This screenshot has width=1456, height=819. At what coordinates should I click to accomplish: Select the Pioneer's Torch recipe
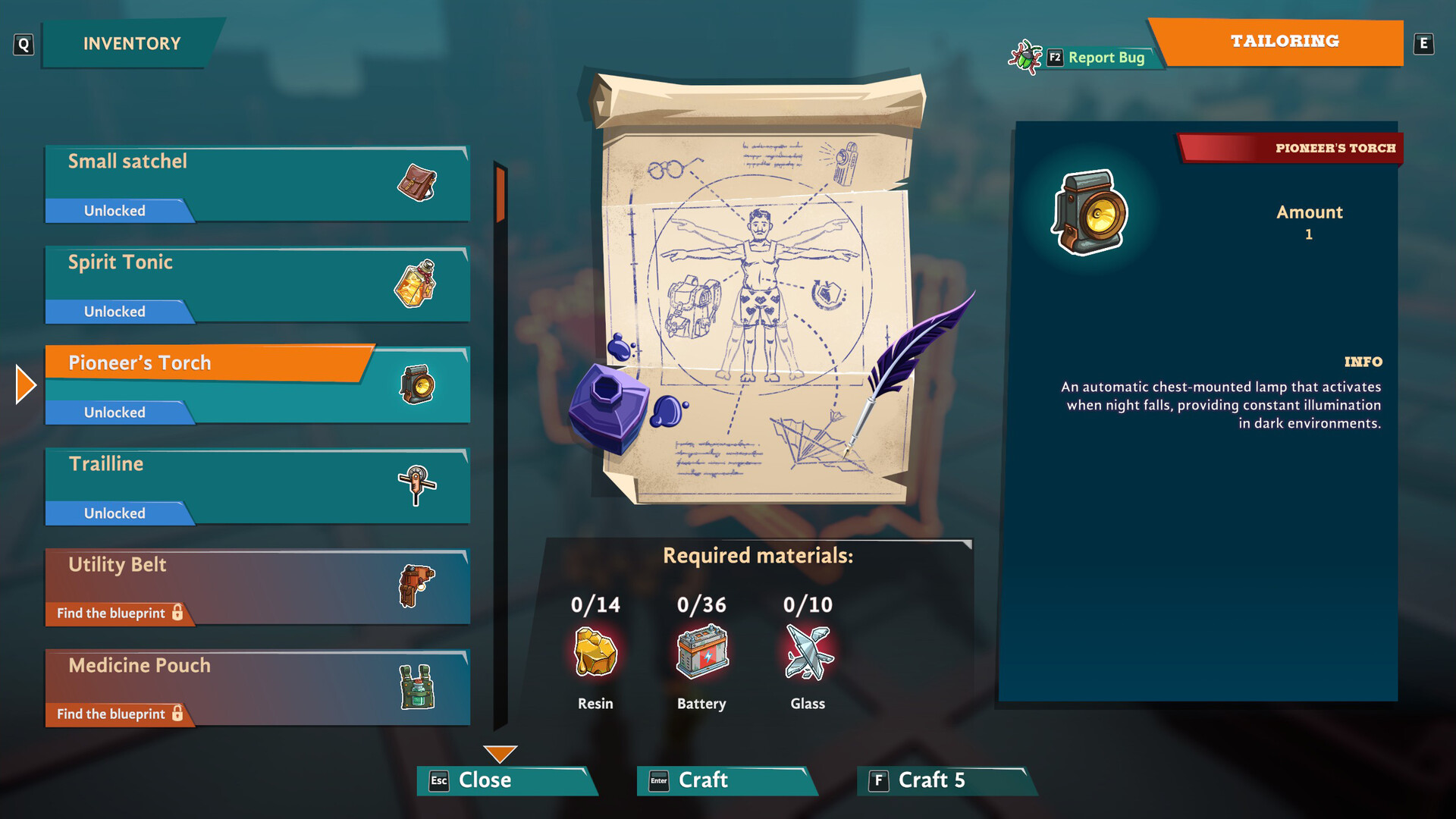(x=256, y=385)
